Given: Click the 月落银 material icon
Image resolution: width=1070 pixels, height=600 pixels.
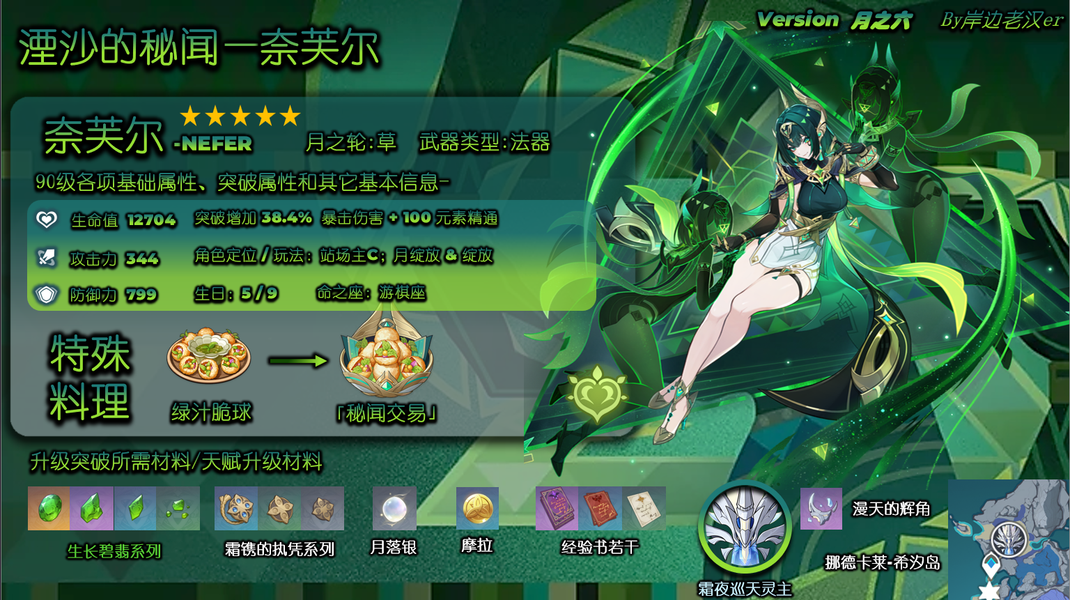Looking at the screenshot, I should click(394, 508).
